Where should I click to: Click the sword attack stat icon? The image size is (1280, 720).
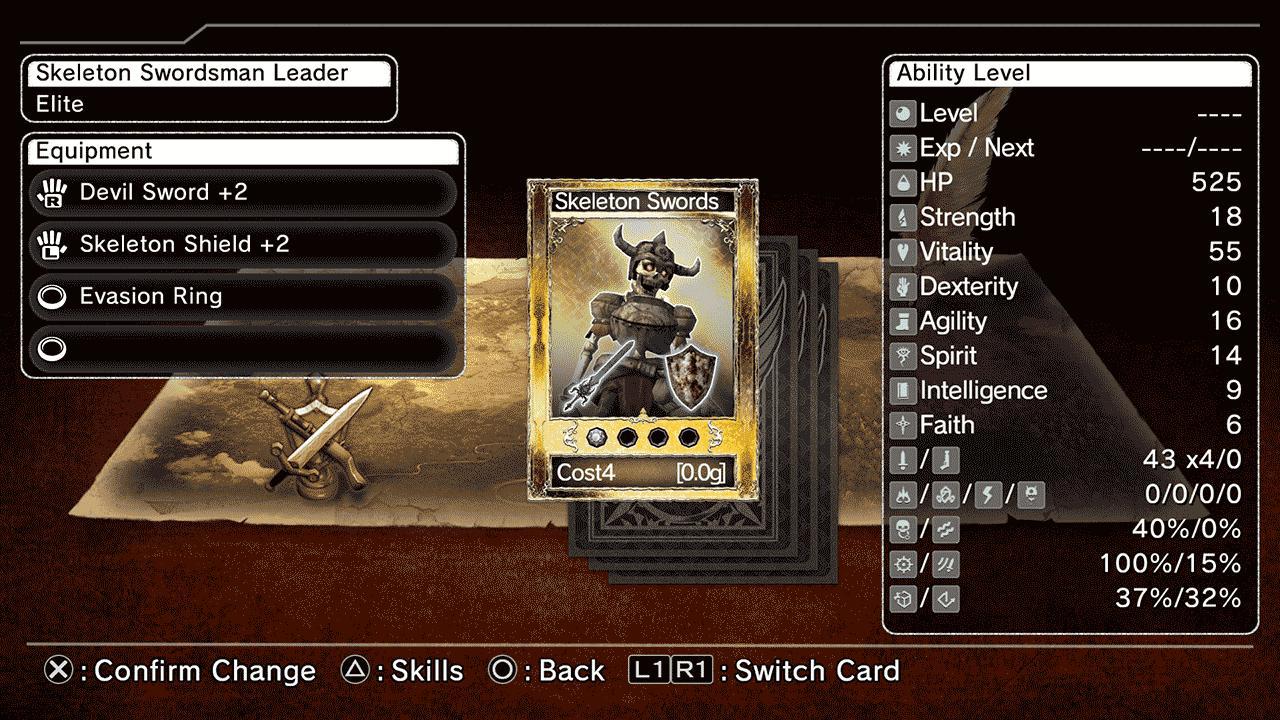click(x=903, y=459)
